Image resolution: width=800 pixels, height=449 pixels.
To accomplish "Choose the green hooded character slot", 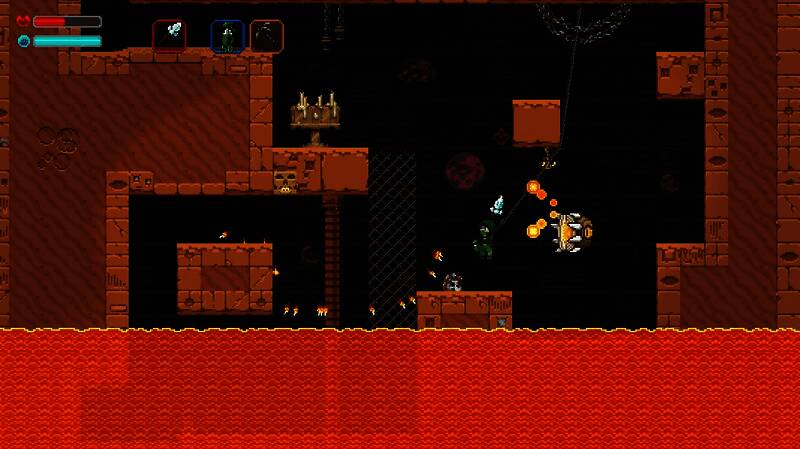I will point(227,36).
